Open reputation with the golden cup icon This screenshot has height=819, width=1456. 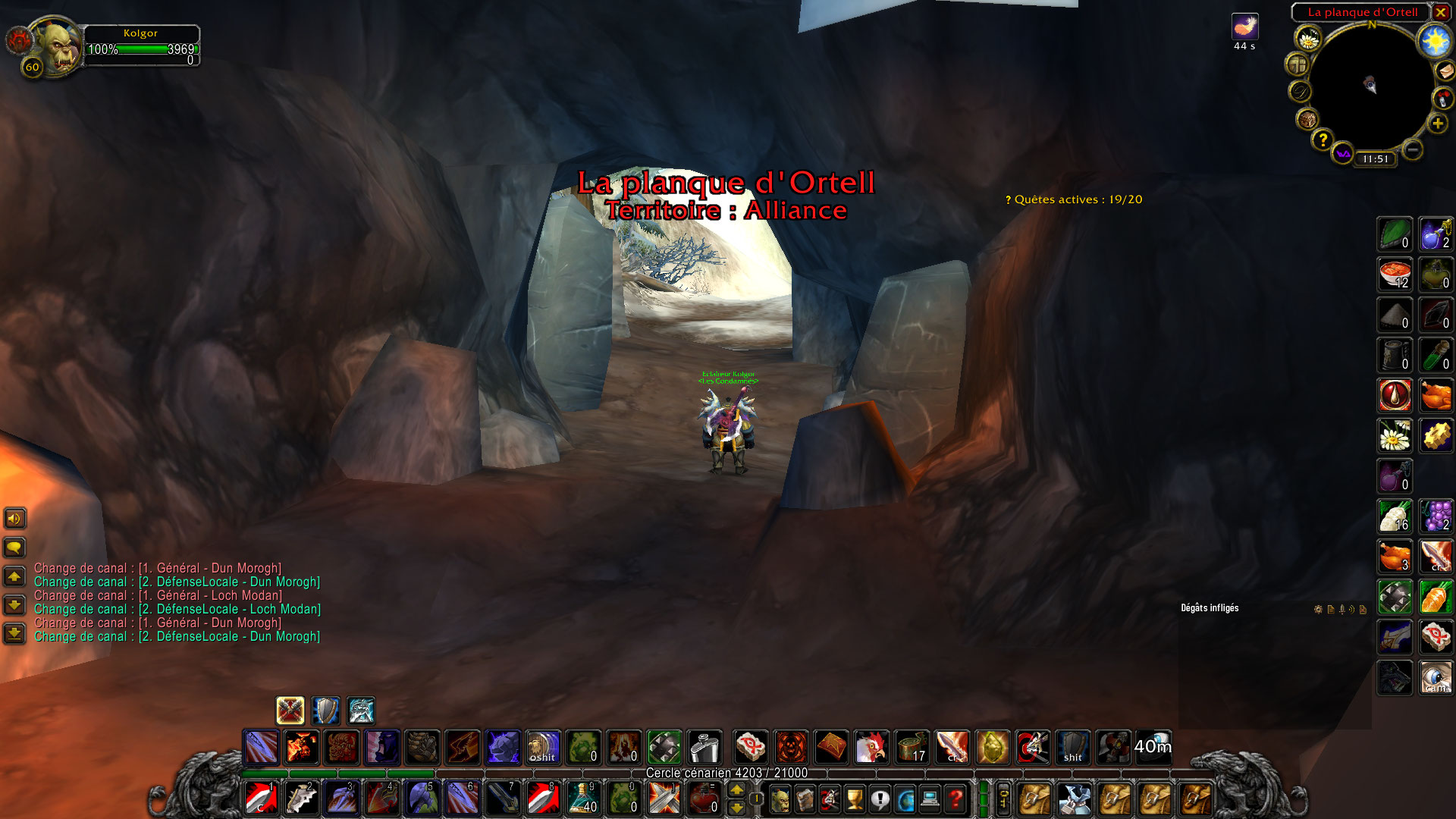[x=855, y=798]
